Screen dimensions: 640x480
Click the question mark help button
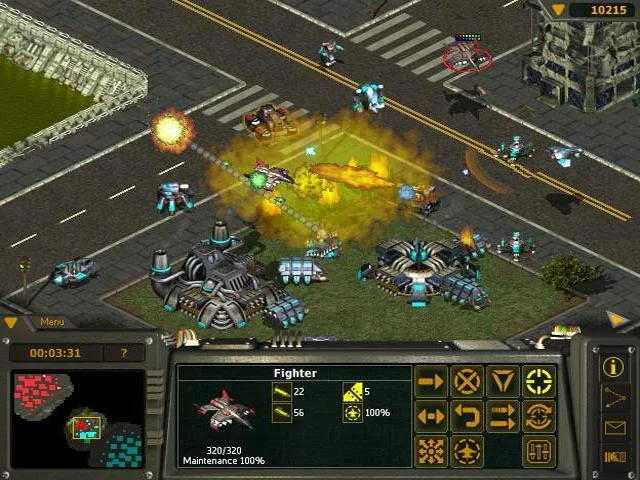point(124,353)
